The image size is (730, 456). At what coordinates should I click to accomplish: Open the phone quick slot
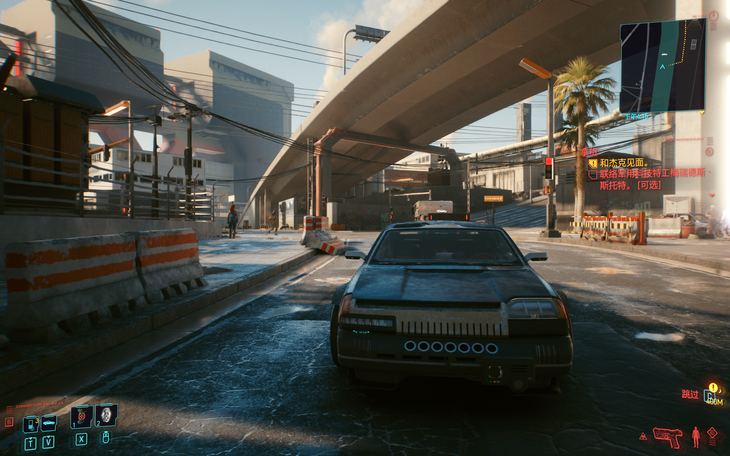tap(30, 424)
